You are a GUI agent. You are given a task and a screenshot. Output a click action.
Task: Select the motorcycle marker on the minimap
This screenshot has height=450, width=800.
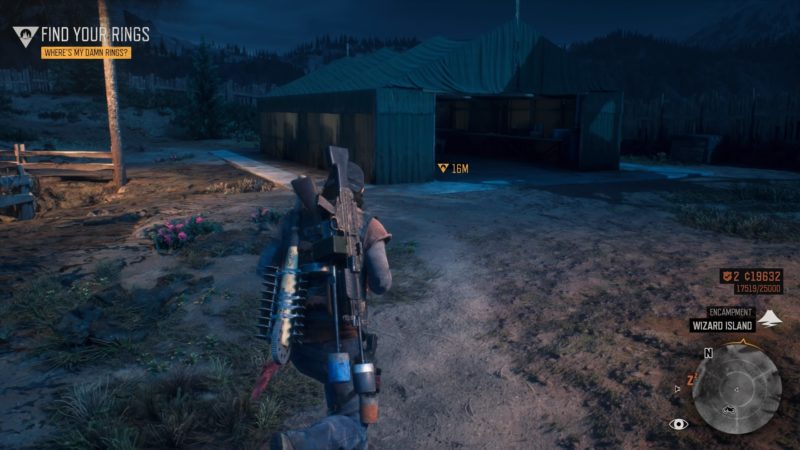pyautogui.click(x=730, y=412)
